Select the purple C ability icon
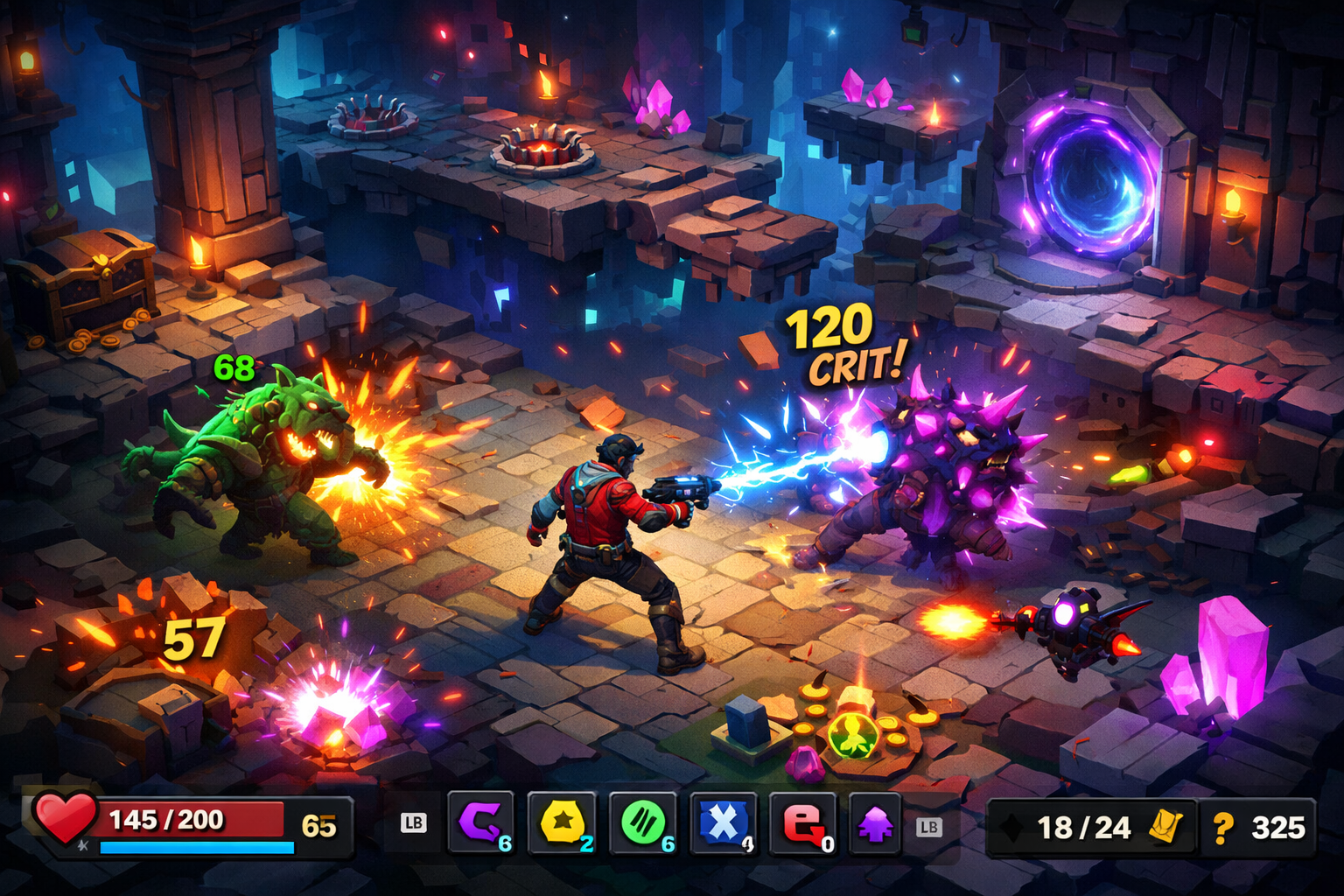This screenshot has height=896, width=1344. (482, 822)
